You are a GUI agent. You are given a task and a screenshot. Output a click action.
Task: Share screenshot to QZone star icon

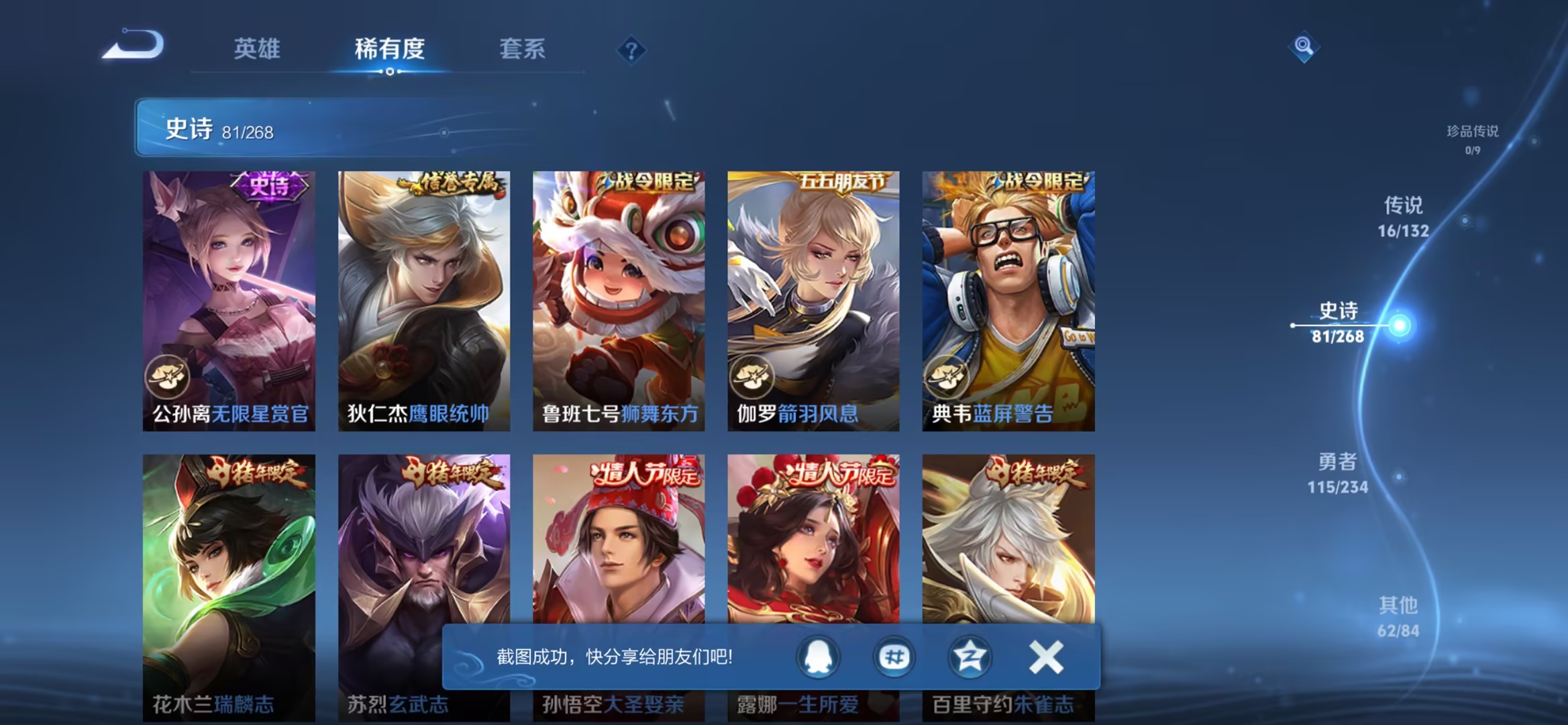pos(970,658)
